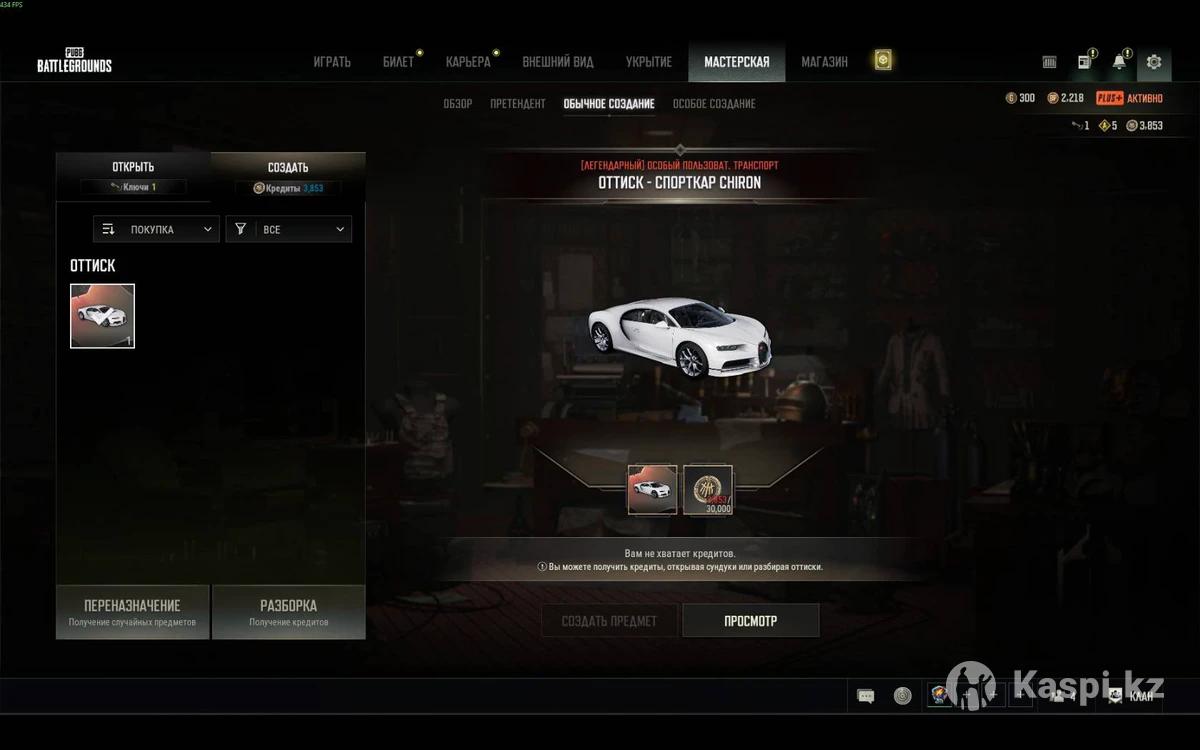
Task: Open the КАРЬЕРА menu
Action: click(x=468, y=62)
